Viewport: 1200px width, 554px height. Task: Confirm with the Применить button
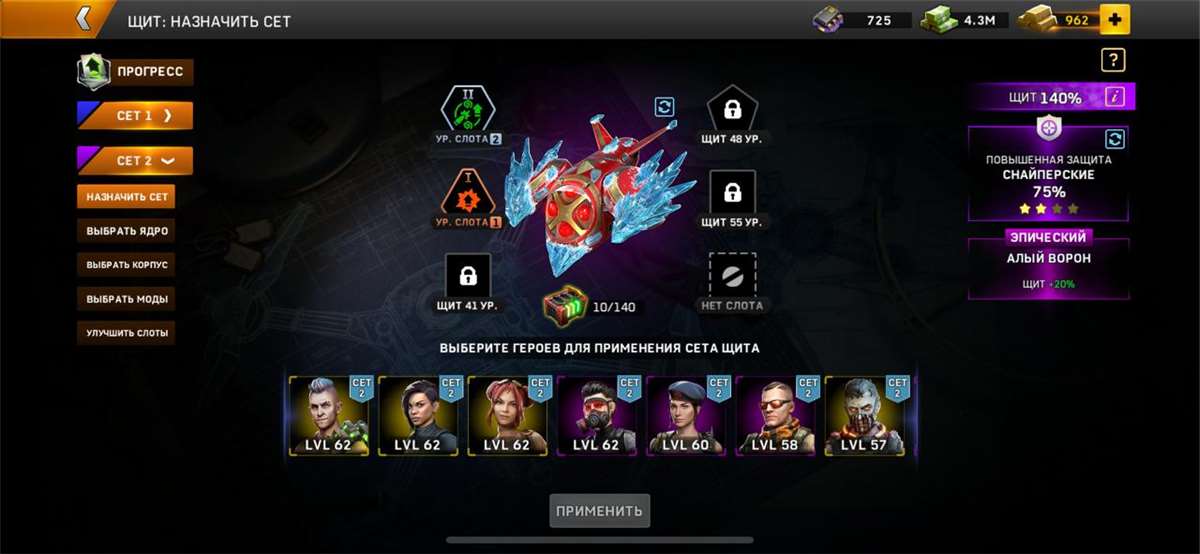[x=600, y=511]
